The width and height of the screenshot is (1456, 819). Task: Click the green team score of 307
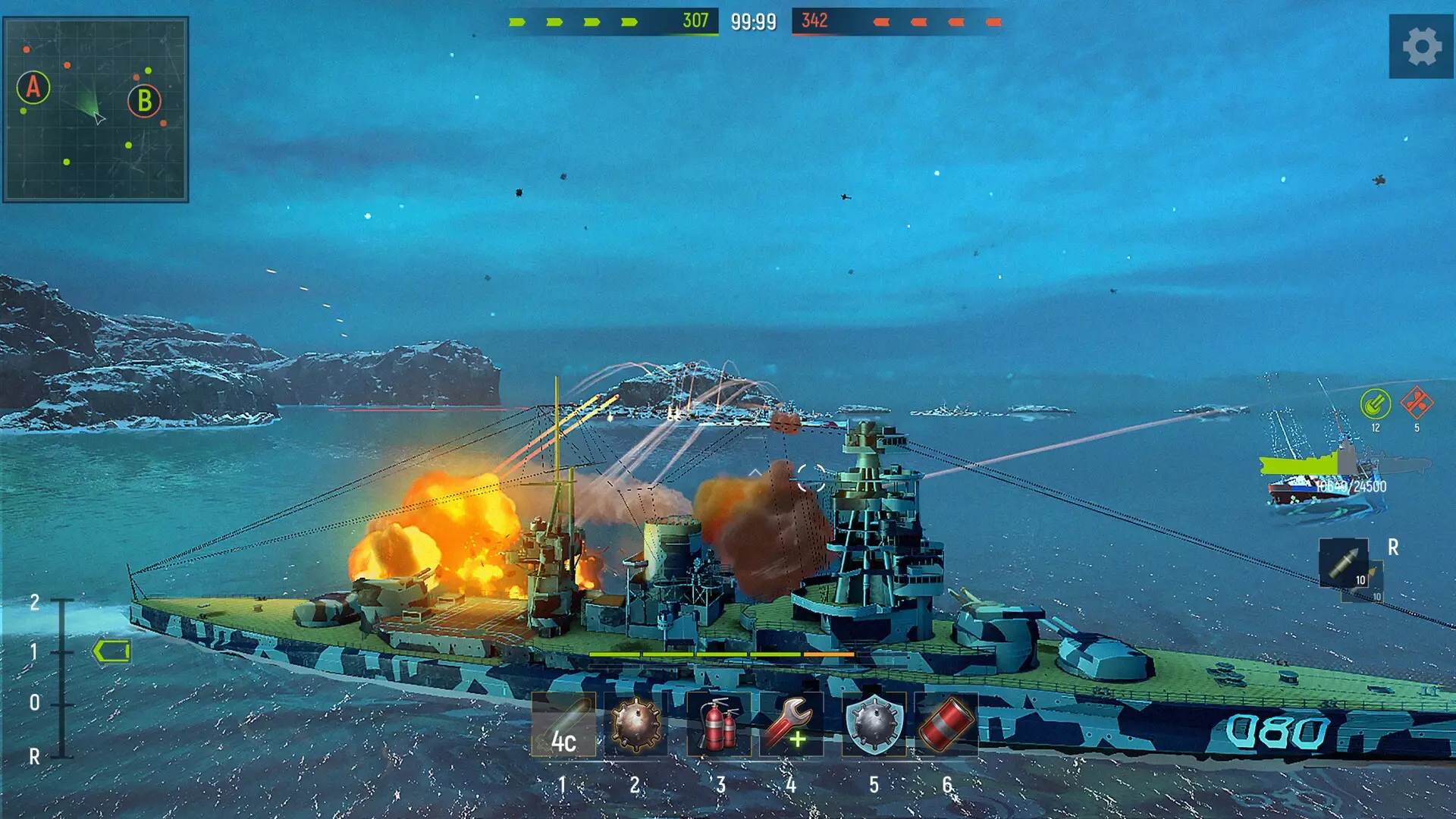pos(695,21)
